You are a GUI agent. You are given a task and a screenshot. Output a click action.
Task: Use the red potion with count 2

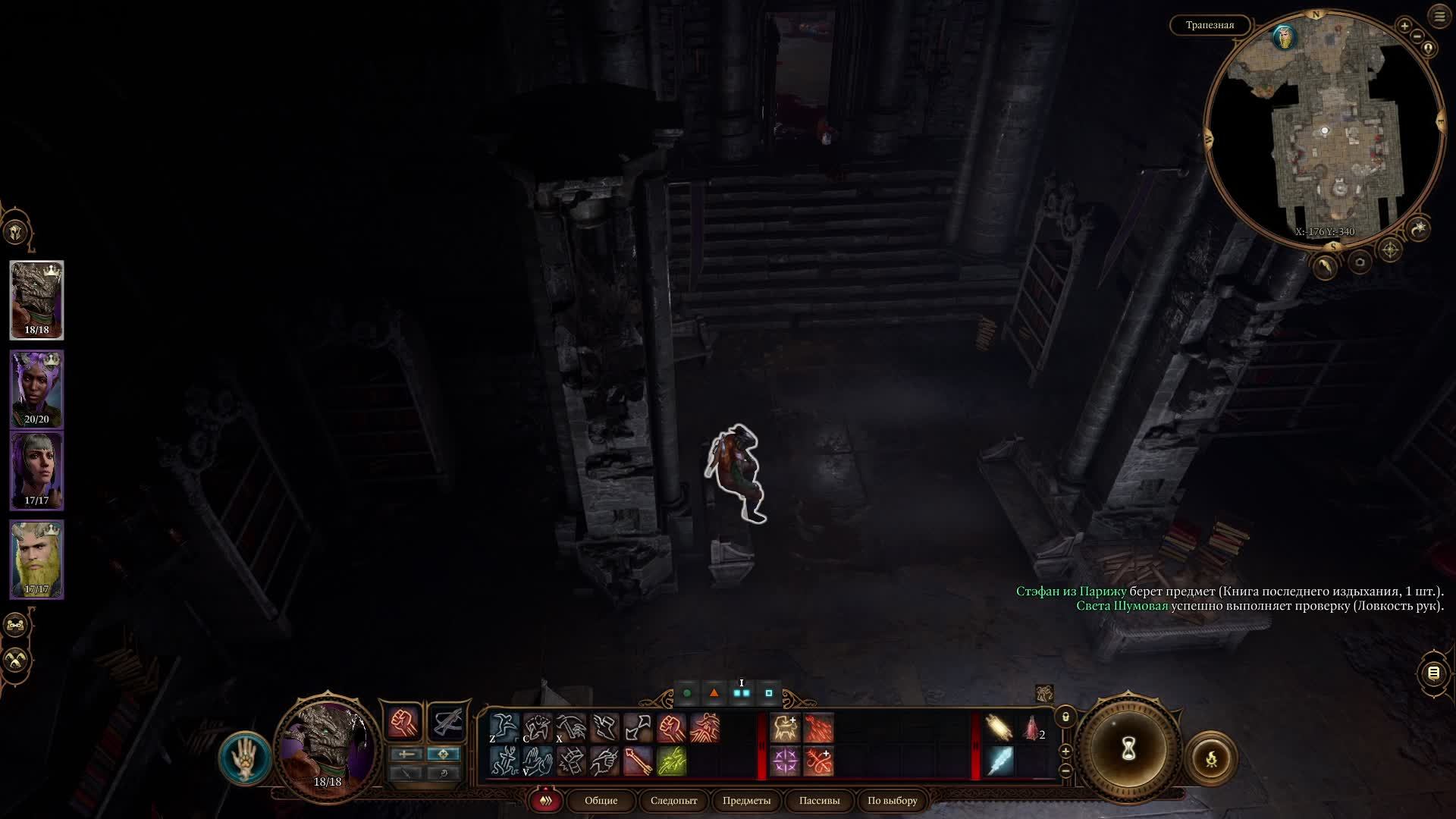pyautogui.click(x=1032, y=728)
